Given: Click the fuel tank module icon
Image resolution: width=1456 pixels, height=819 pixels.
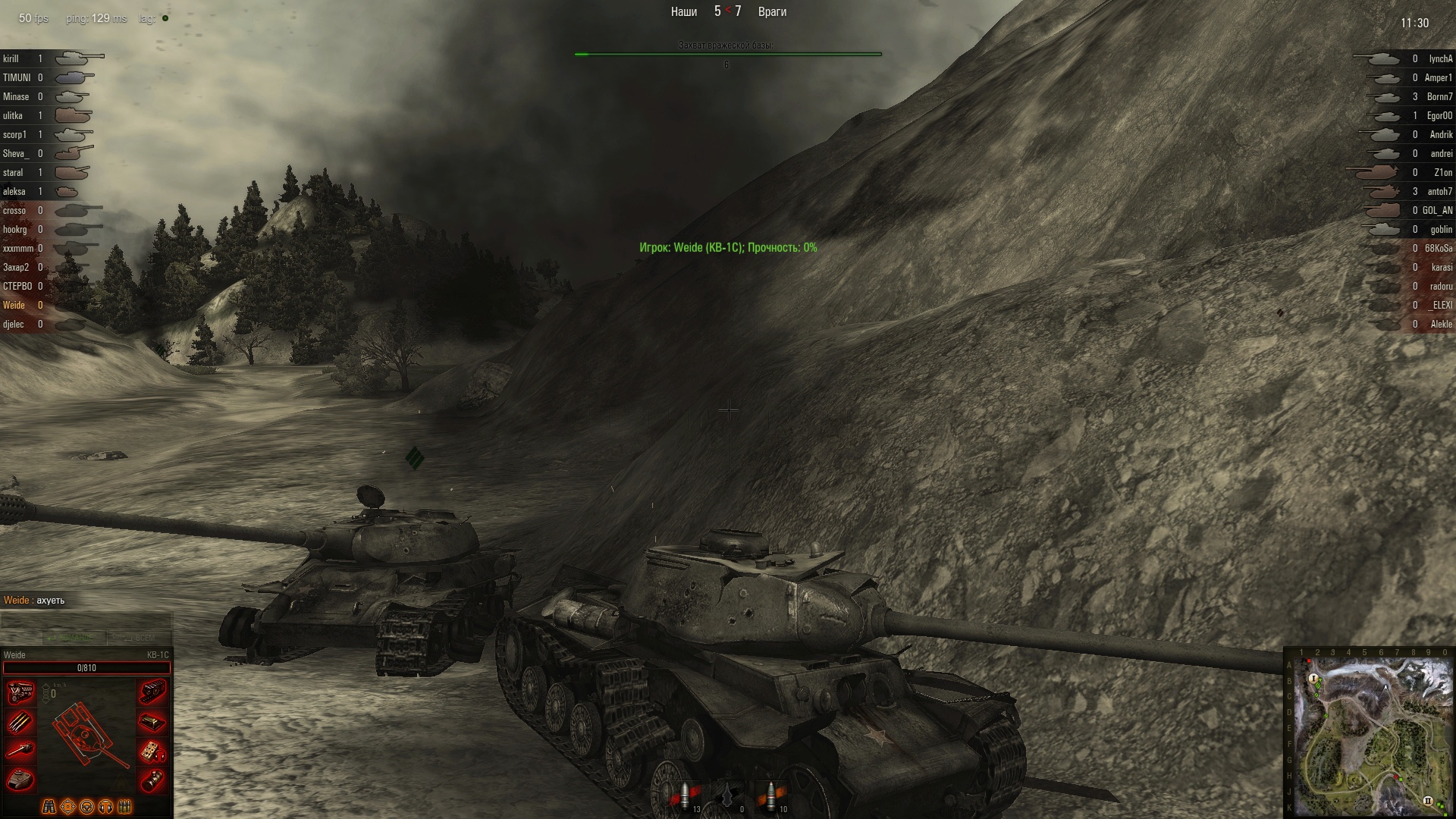Looking at the screenshot, I should 152,721.
